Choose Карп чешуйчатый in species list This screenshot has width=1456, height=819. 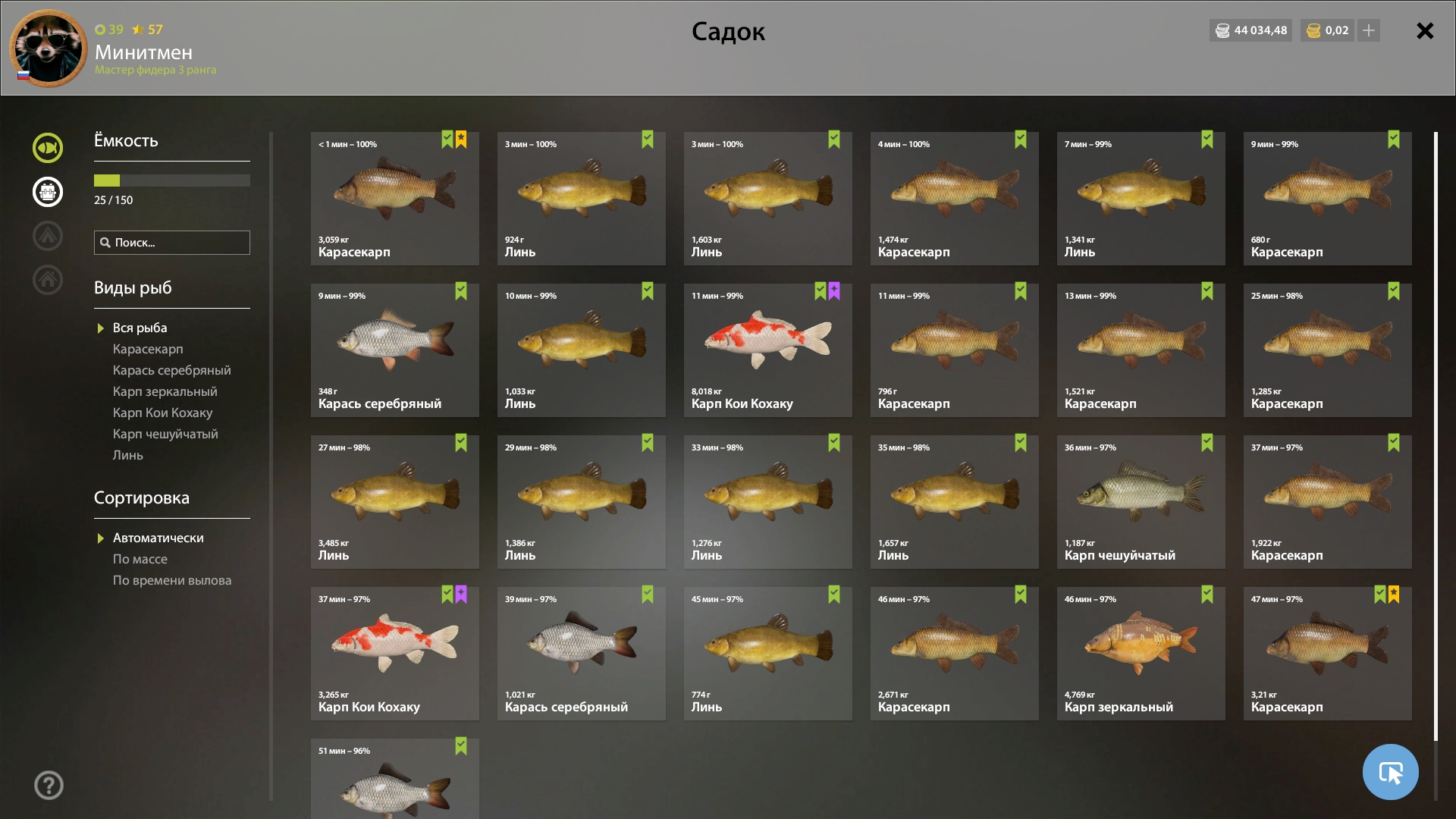(165, 434)
